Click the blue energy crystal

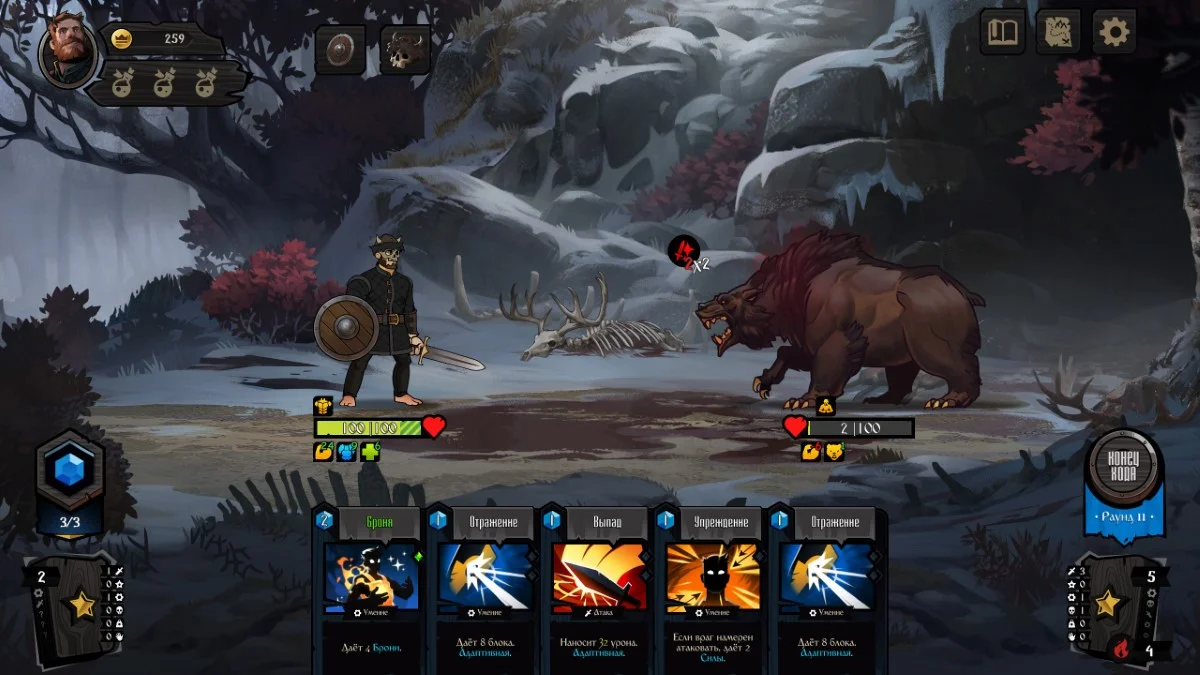pos(69,471)
